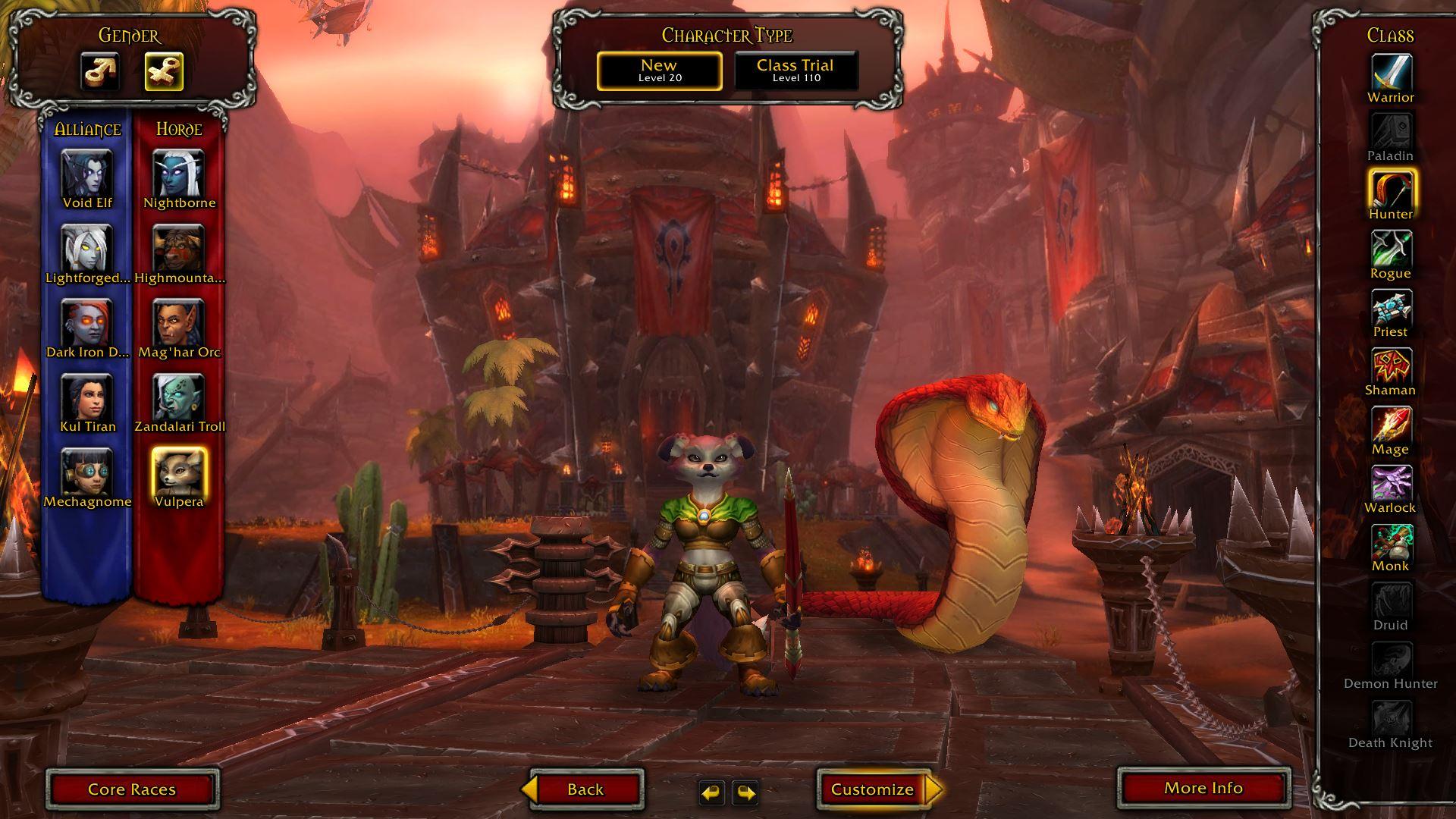
Task: Select the Mechagnome race
Action: pyautogui.click(x=87, y=472)
